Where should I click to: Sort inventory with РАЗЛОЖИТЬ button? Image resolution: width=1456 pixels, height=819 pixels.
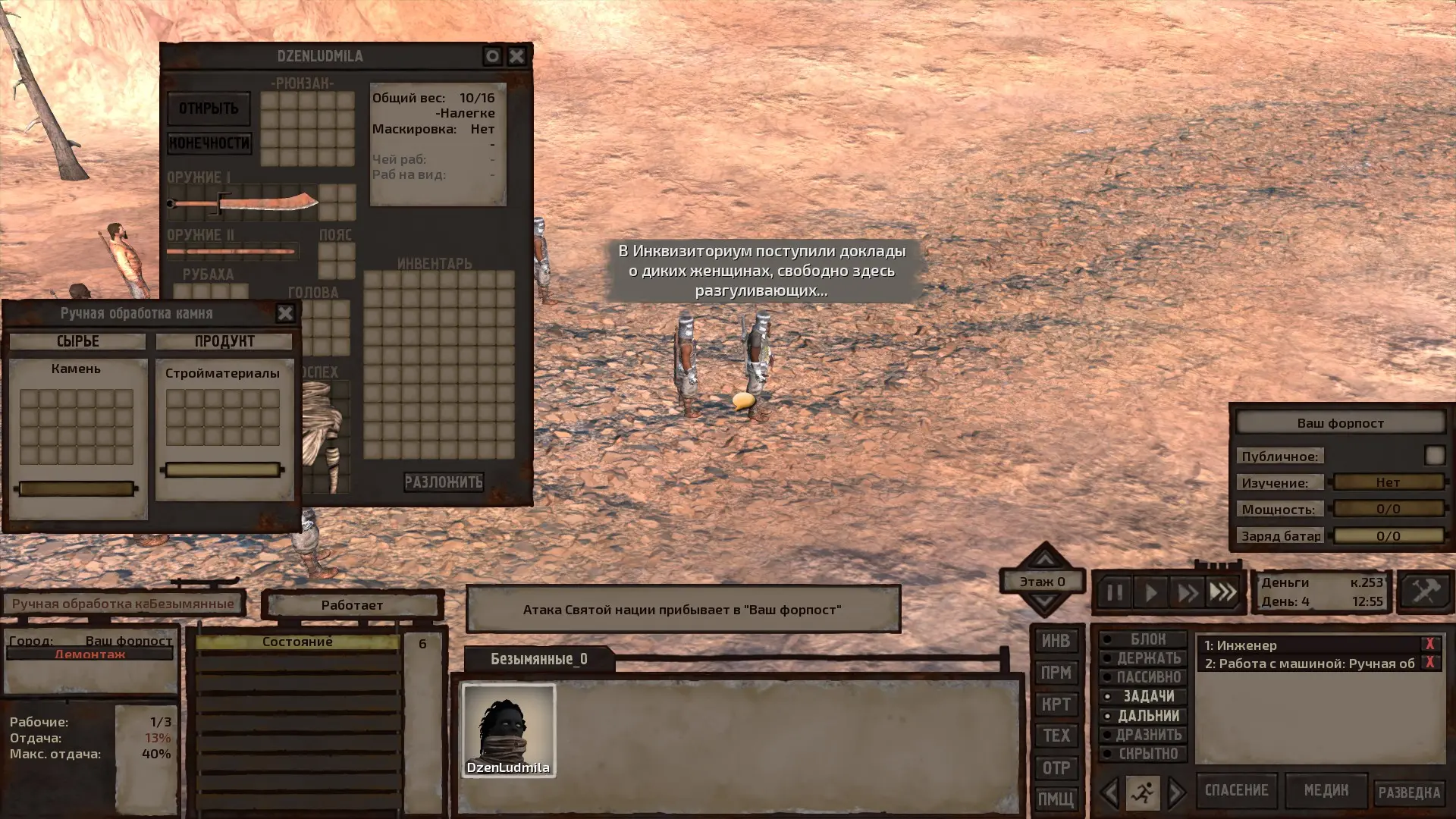tap(444, 482)
